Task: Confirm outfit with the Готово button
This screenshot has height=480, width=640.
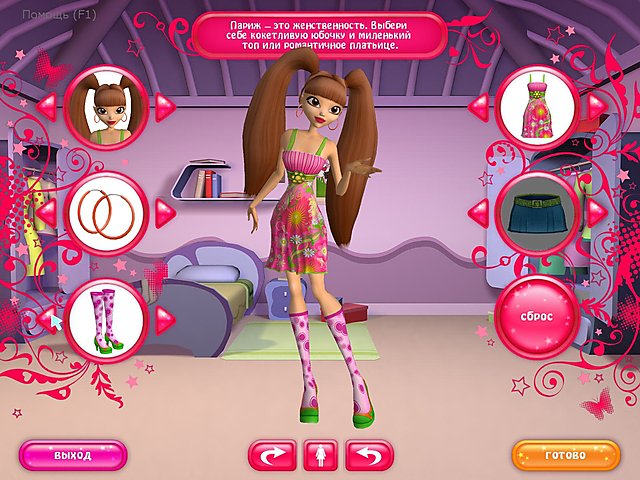Action: 566,455
